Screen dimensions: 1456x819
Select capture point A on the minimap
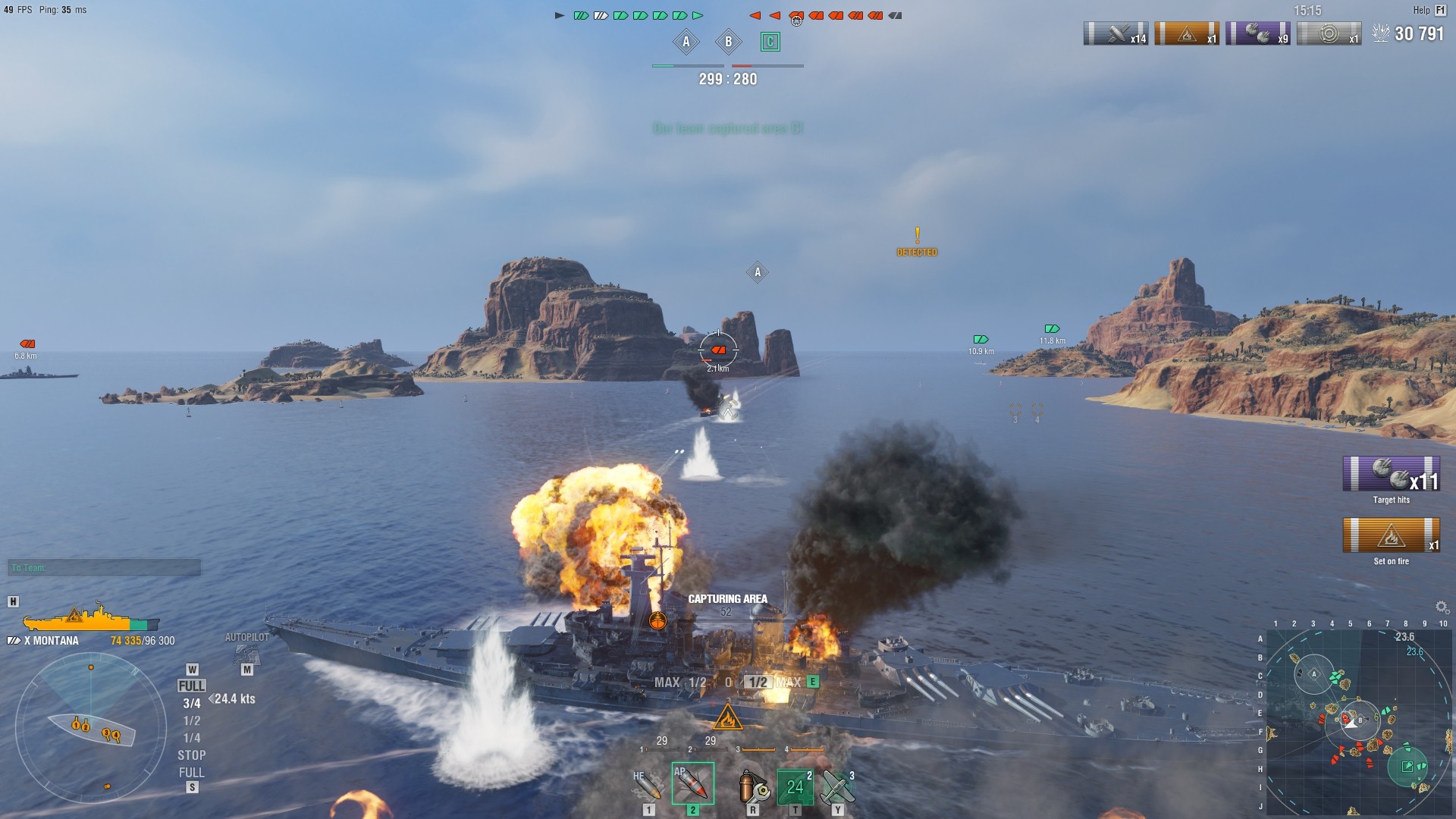click(1314, 674)
